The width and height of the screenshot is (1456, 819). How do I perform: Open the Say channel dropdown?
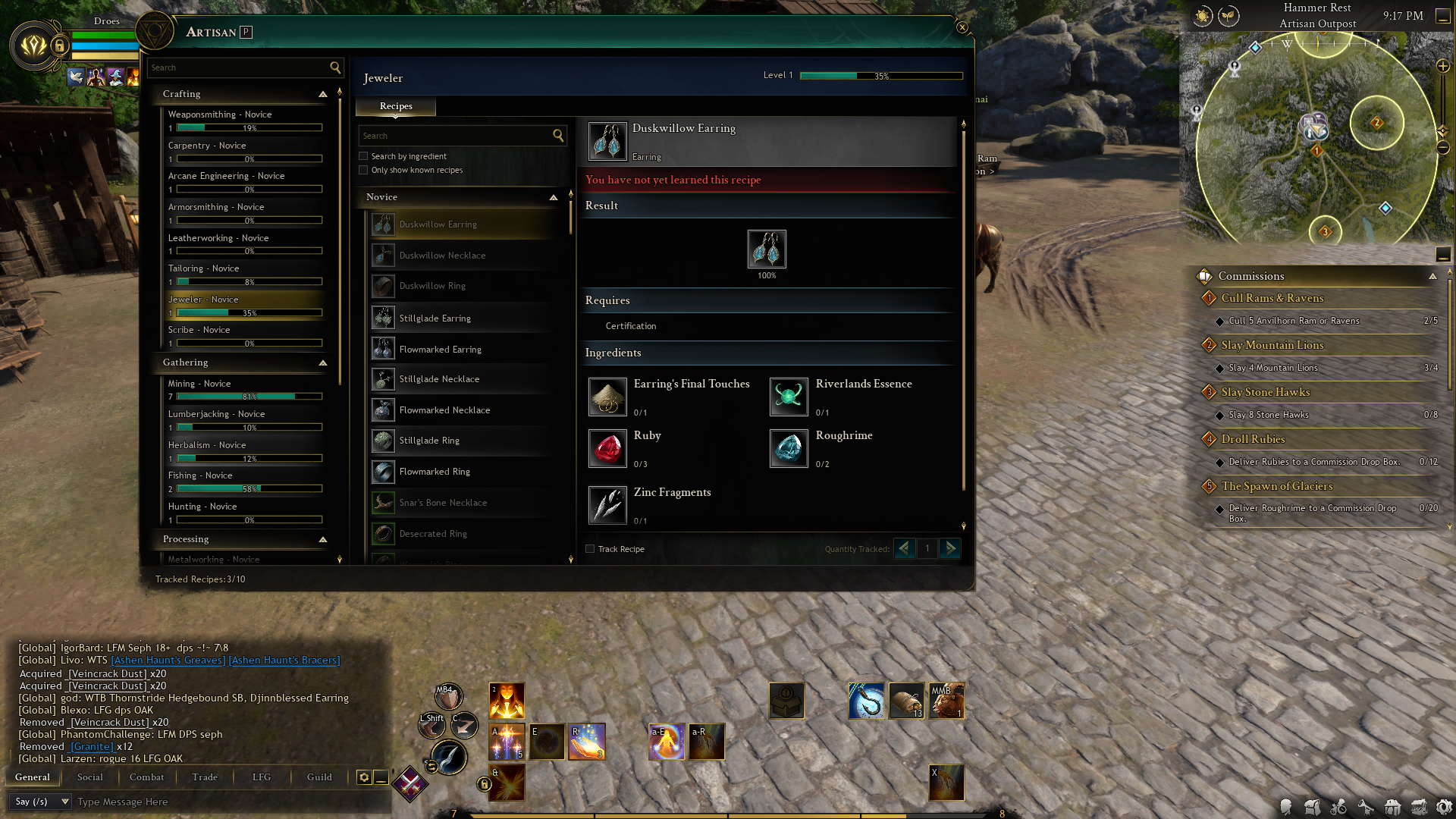(42, 802)
